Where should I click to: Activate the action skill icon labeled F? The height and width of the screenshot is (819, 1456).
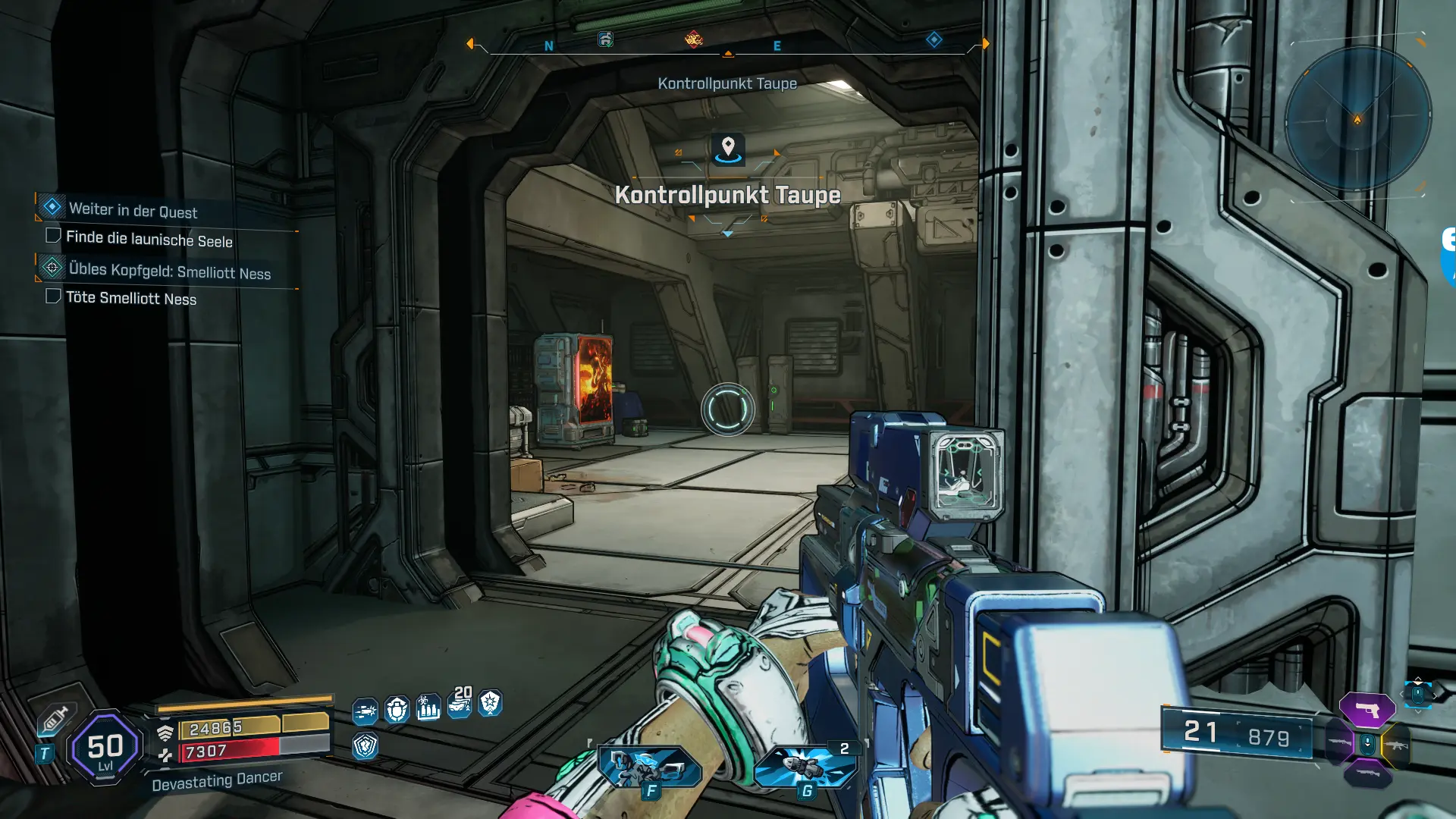(649, 767)
